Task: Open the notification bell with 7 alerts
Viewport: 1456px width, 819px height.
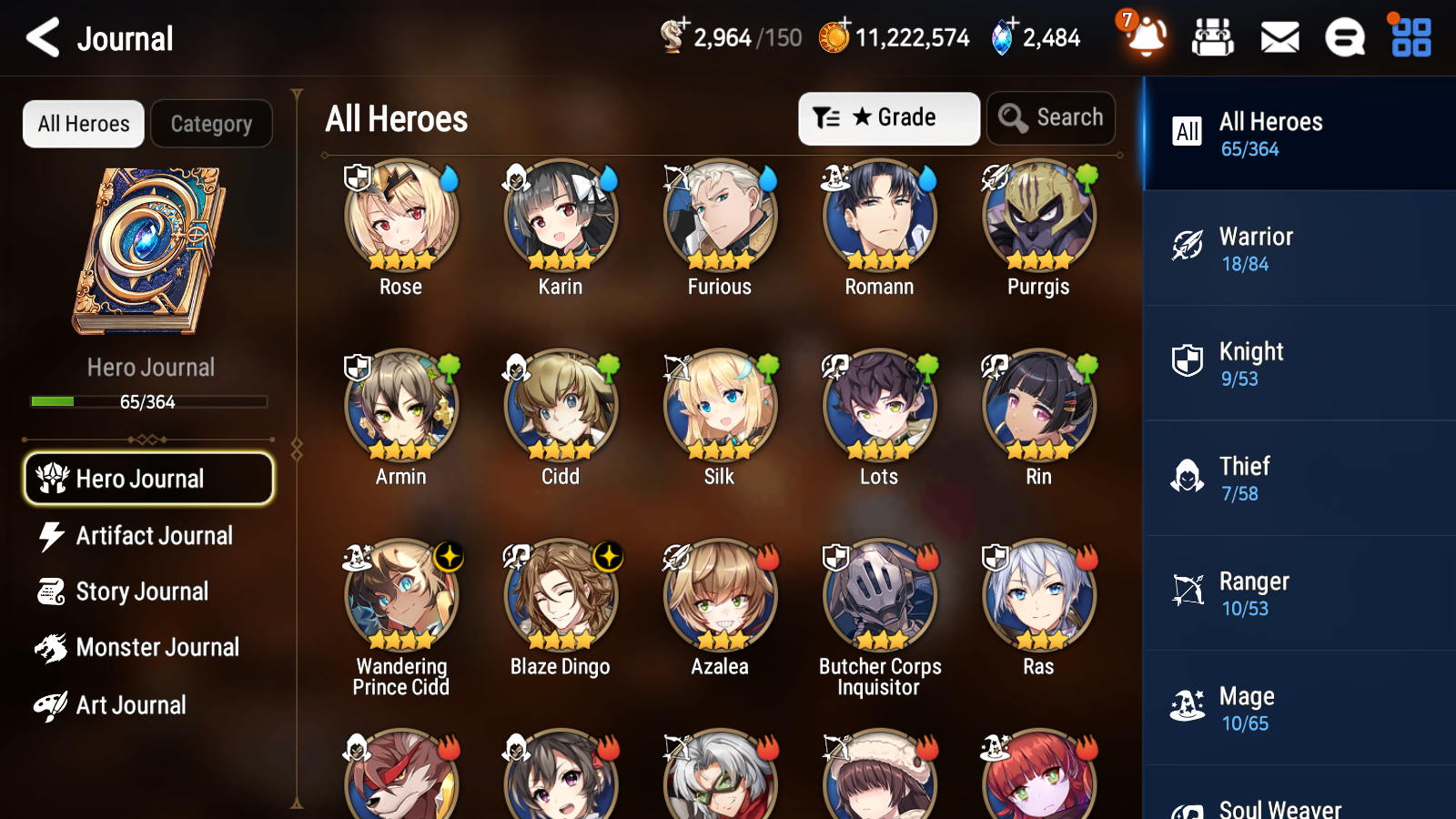Action: tap(1146, 37)
